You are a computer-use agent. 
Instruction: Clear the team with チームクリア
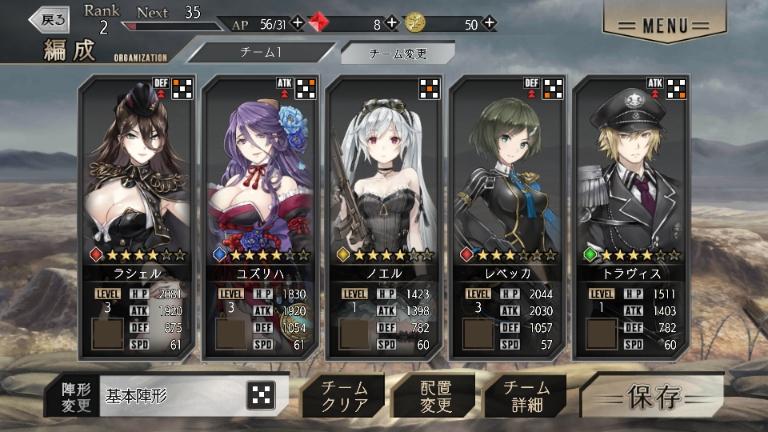(x=342, y=396)
